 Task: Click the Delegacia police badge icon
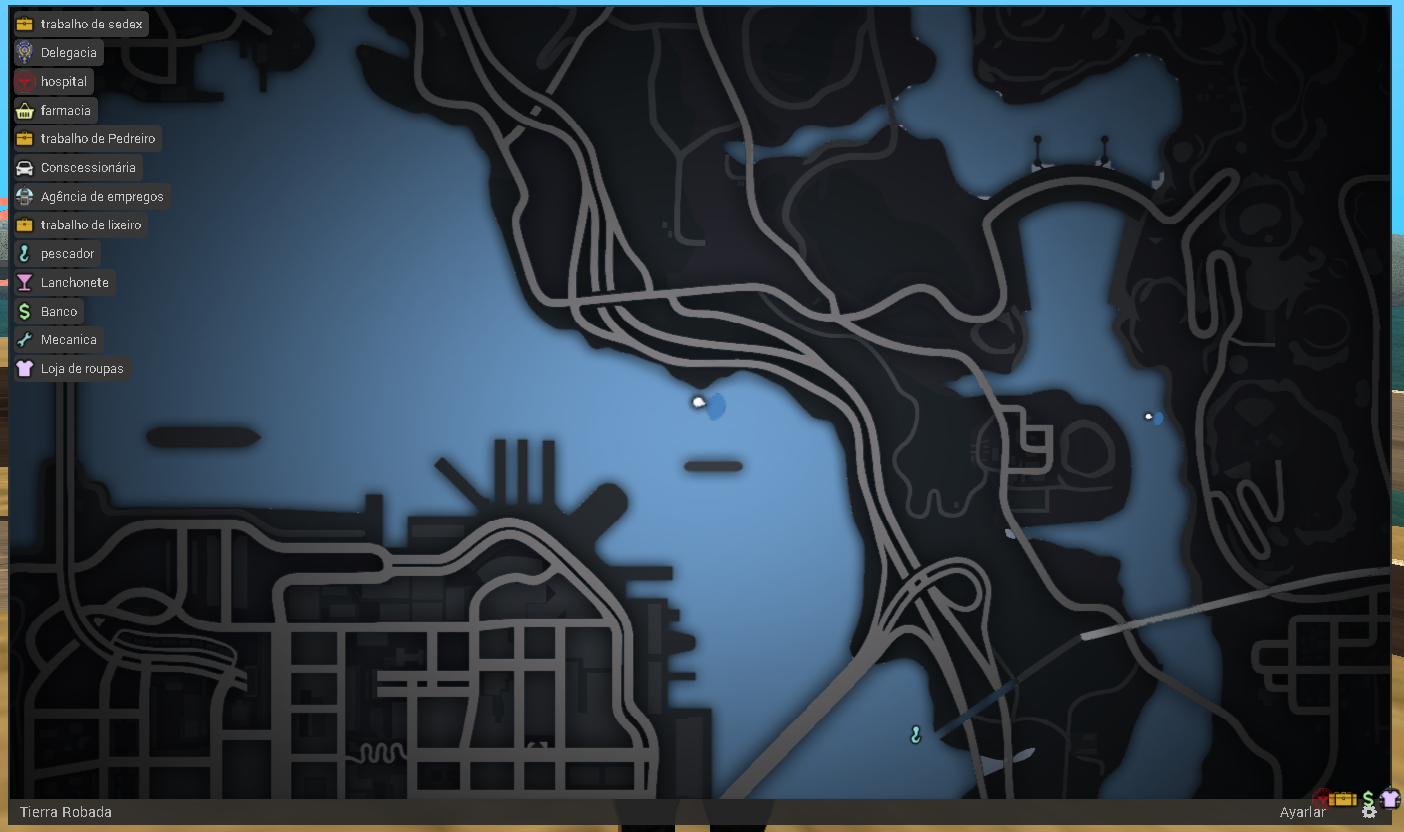[x=24, y=52]
